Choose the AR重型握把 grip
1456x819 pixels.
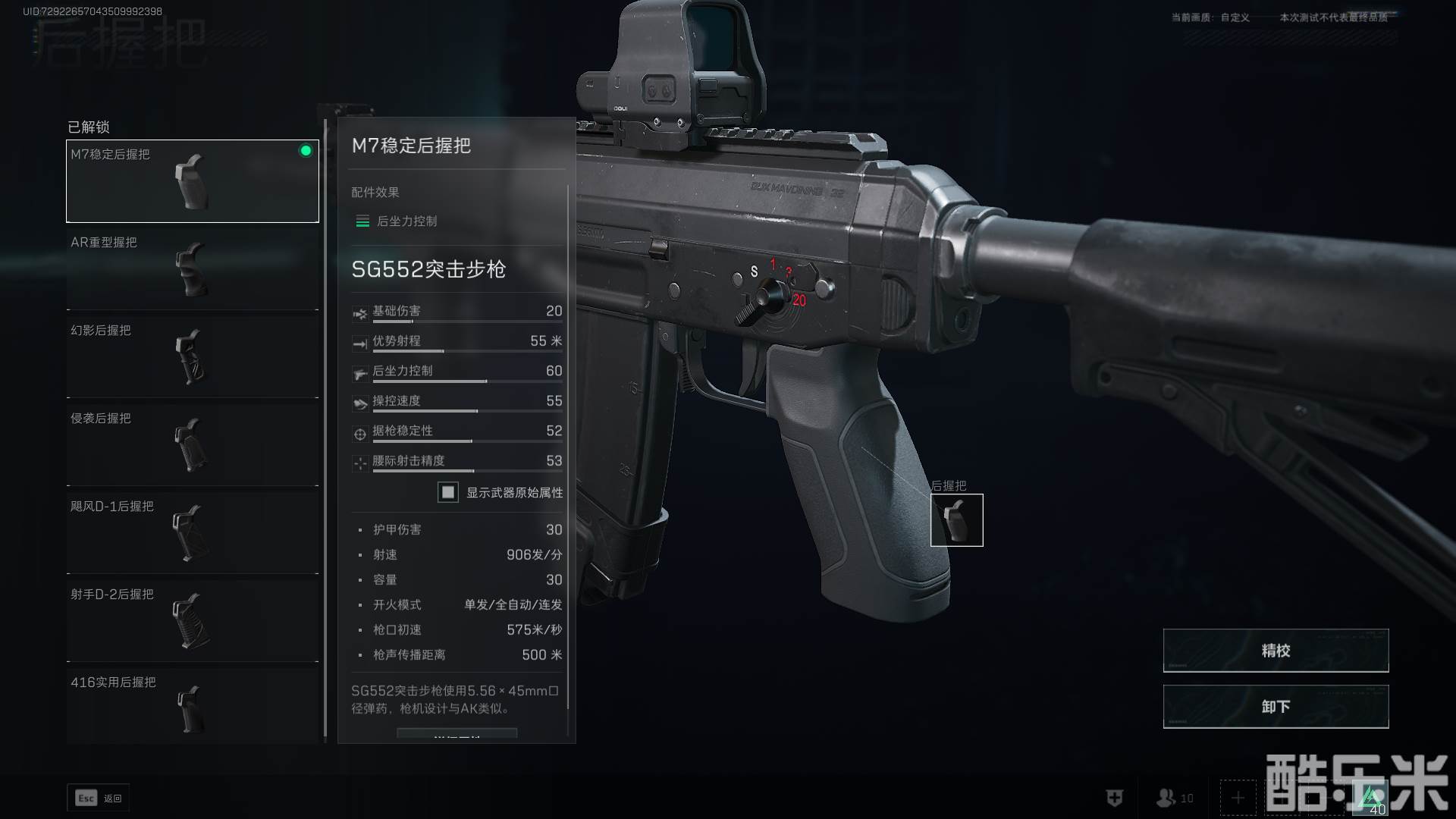pos(193,268)
